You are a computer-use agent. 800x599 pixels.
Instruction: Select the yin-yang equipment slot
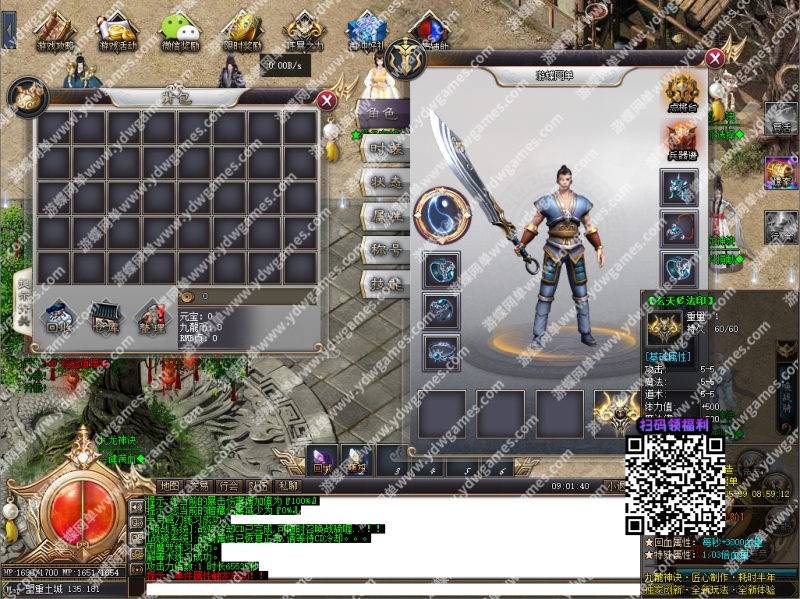[442, 214]
